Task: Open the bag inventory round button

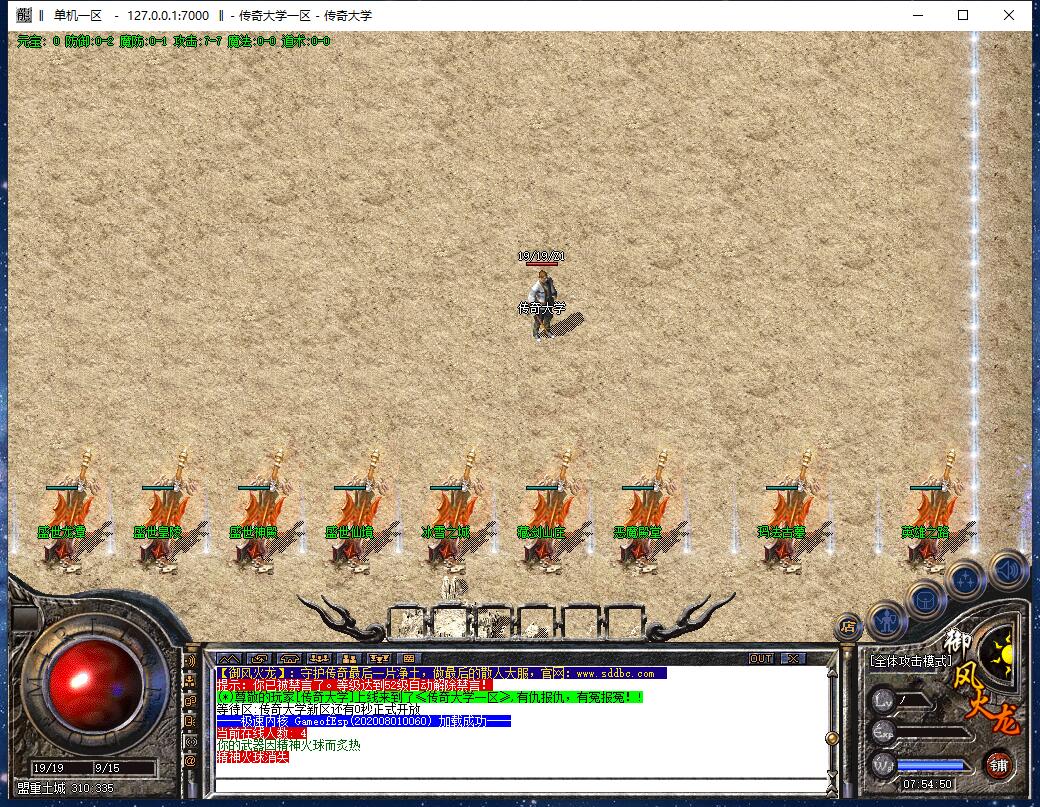Action: coord(926,600)
